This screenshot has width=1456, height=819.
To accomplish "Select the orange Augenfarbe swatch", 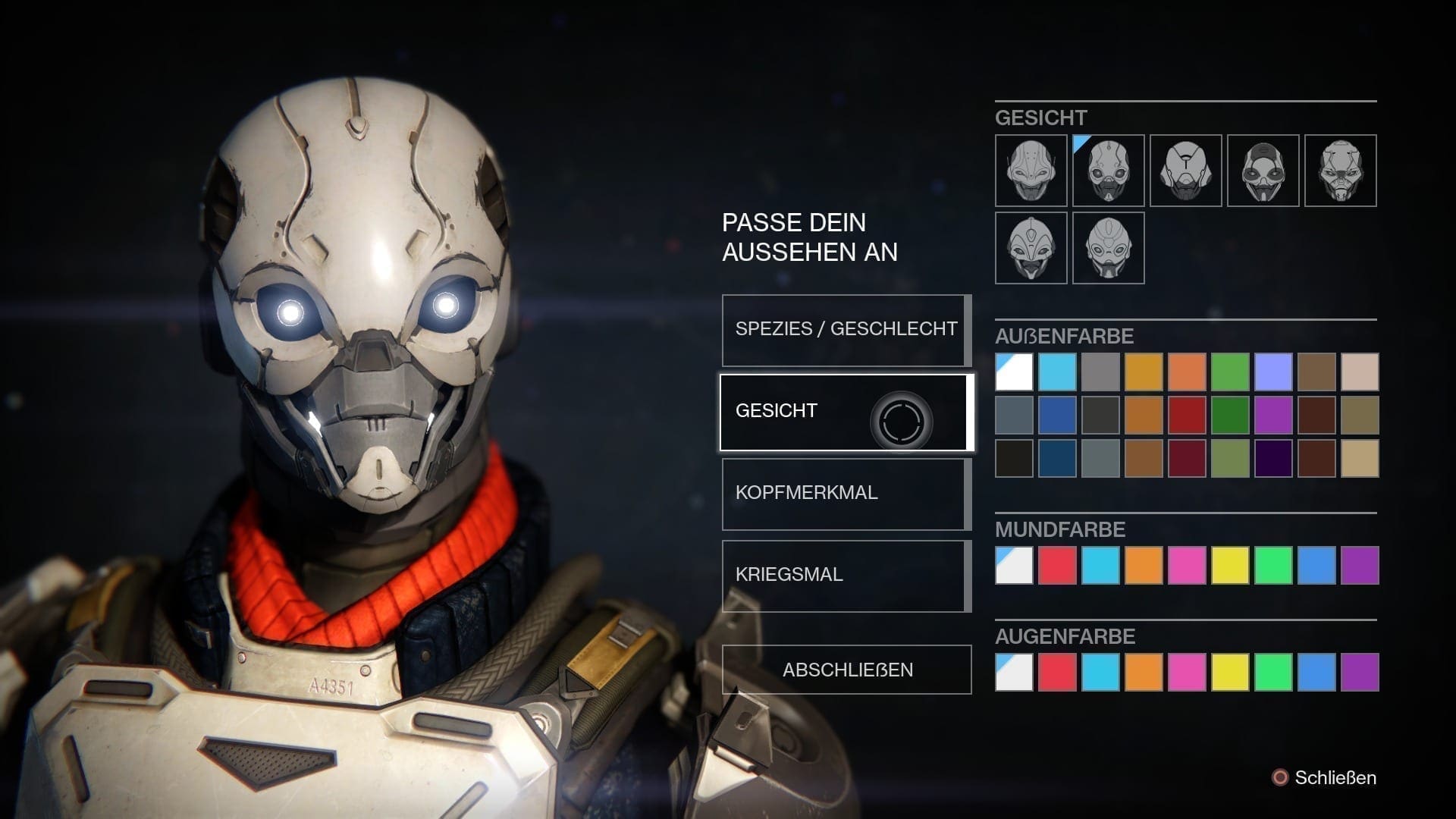I will [1144, 672].
